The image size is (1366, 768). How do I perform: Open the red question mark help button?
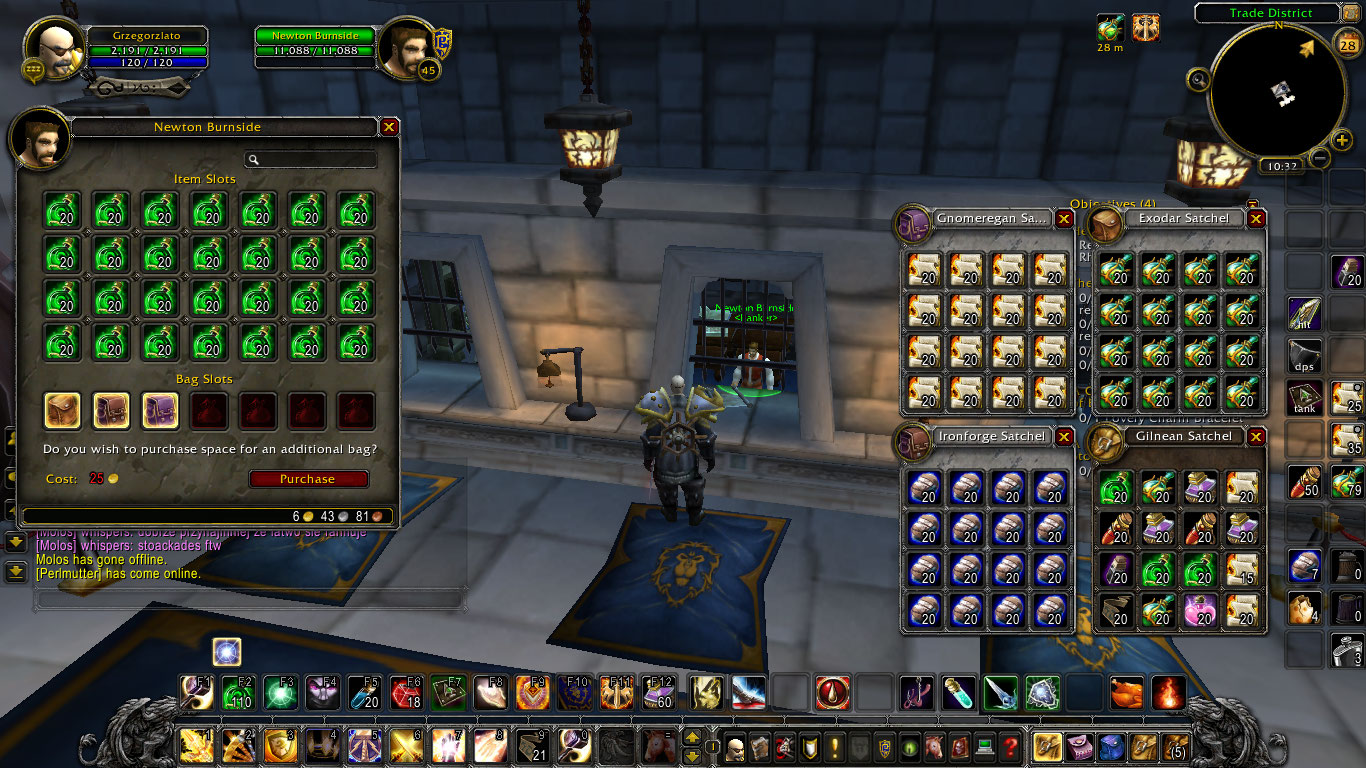1011,746
